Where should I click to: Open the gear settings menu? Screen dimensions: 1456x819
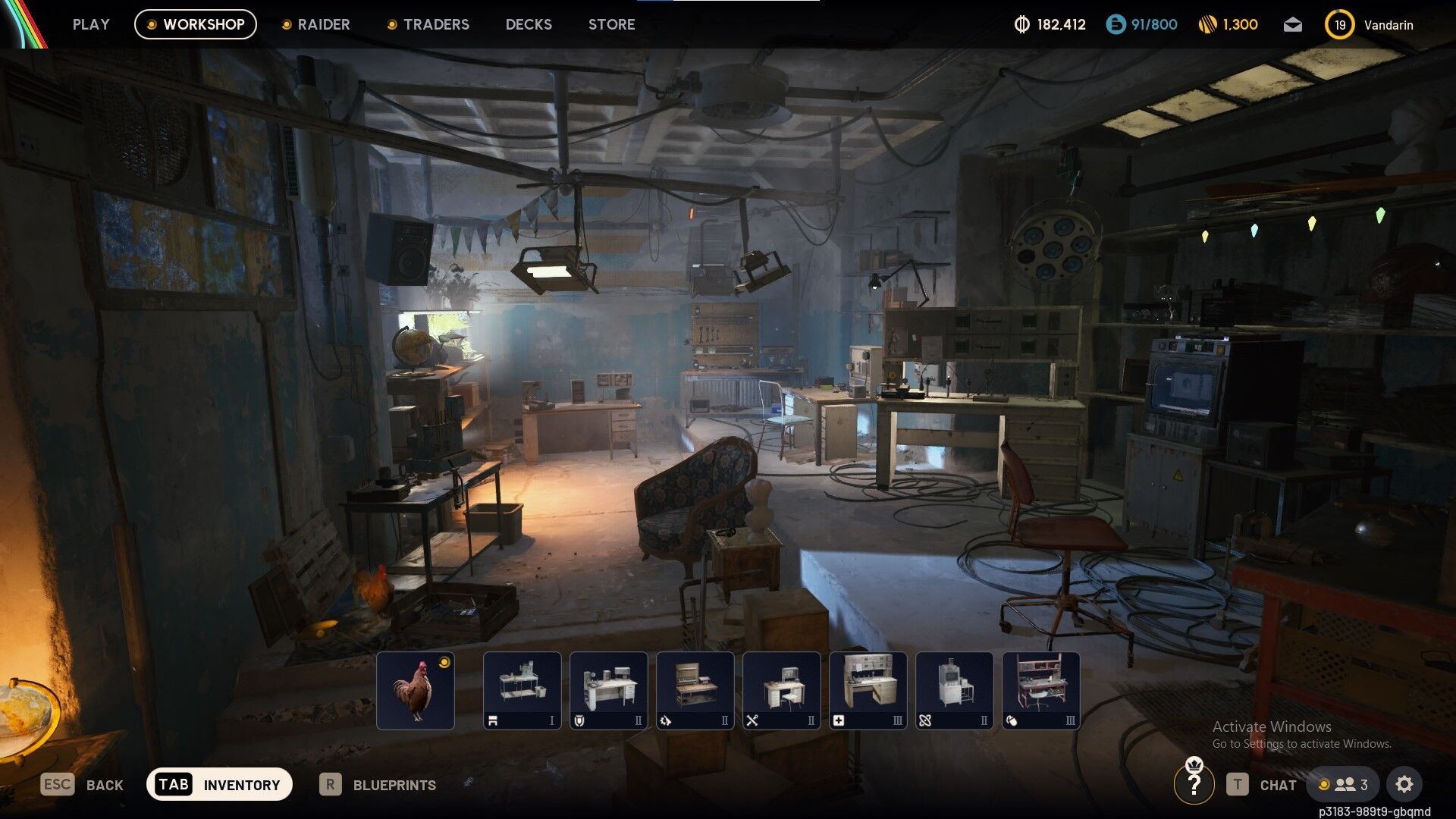(x=1404, y=784)
